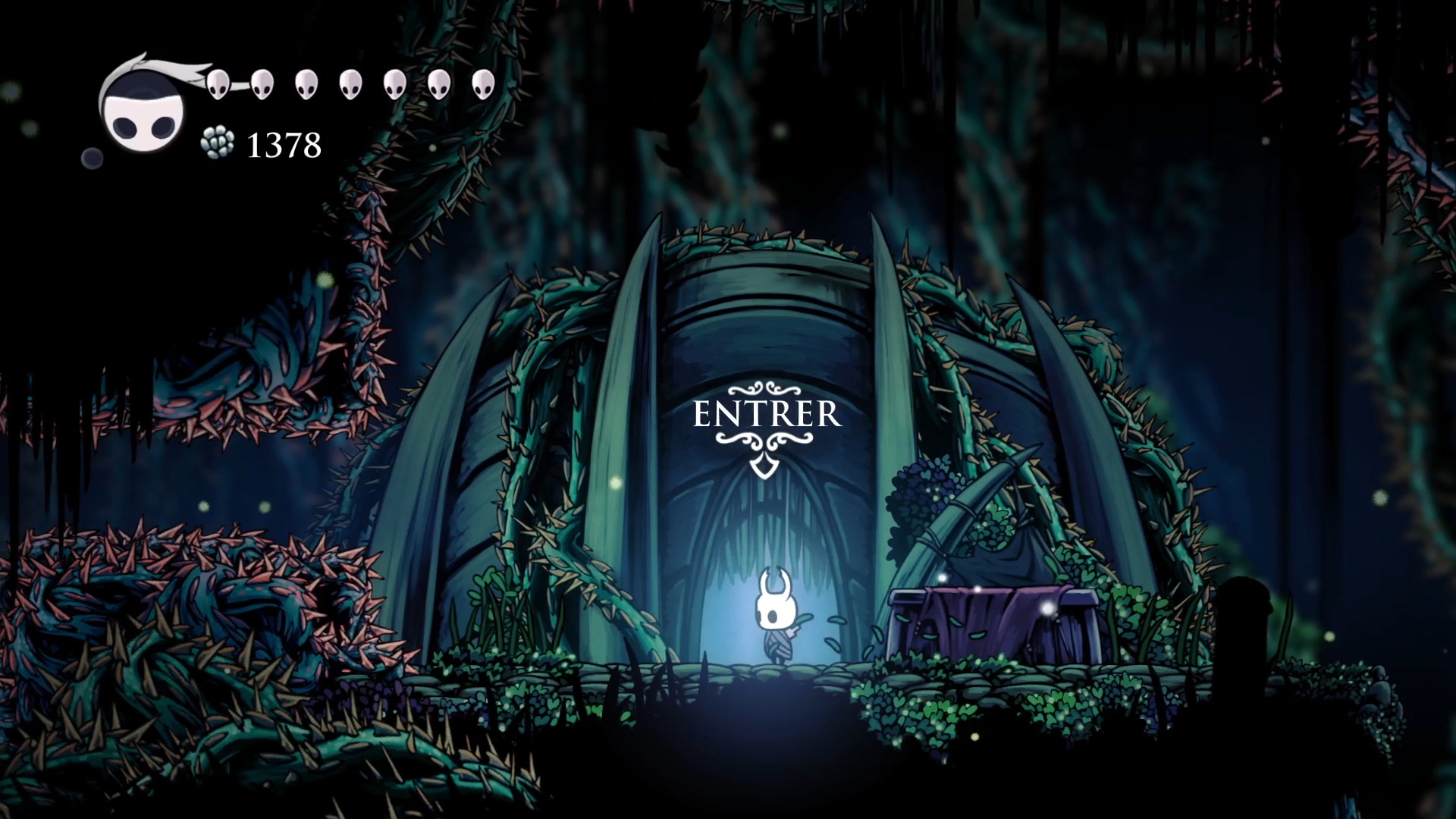Select the ENTRER door prompt

pos(767,415)
